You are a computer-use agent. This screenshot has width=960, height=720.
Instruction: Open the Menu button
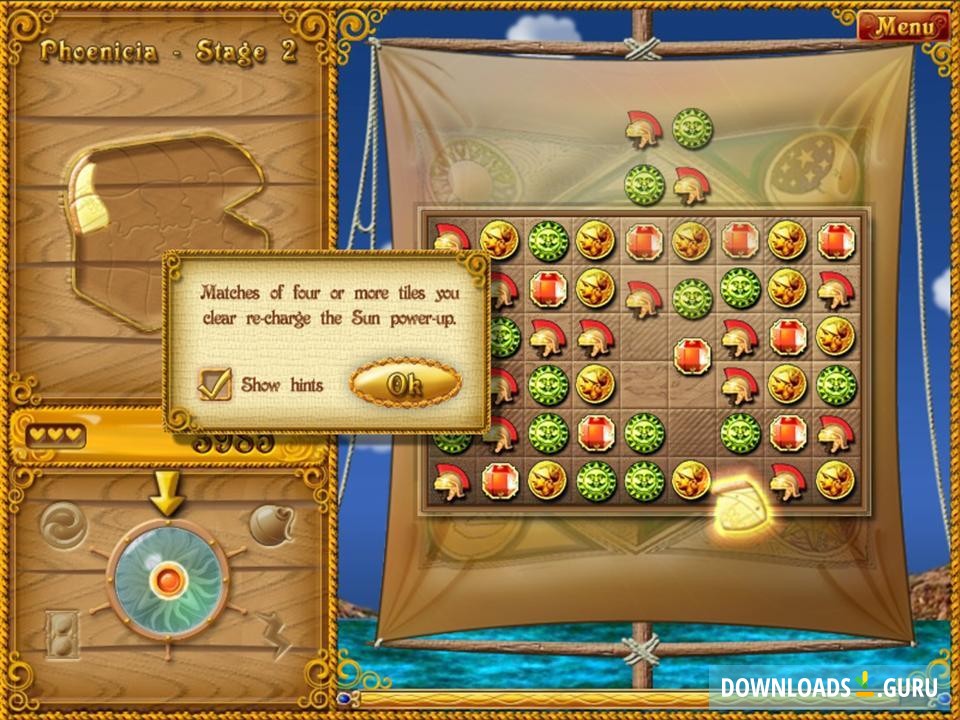point(902,27)
